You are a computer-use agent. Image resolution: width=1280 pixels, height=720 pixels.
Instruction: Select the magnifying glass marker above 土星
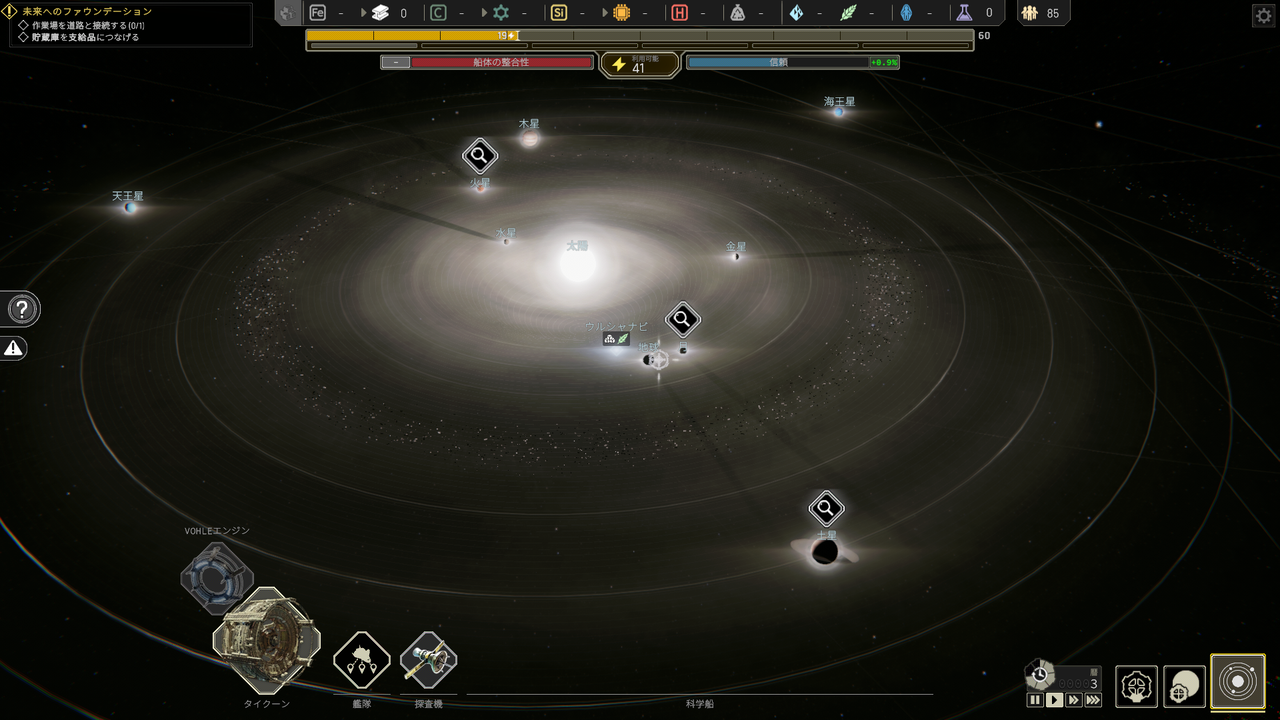click(824, 508)
